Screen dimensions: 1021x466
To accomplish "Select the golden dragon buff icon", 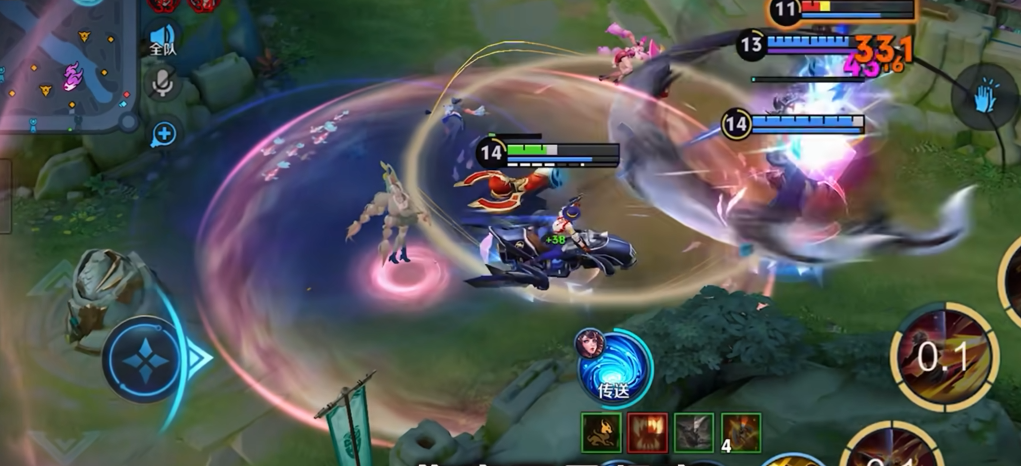I will click(601, 432).
